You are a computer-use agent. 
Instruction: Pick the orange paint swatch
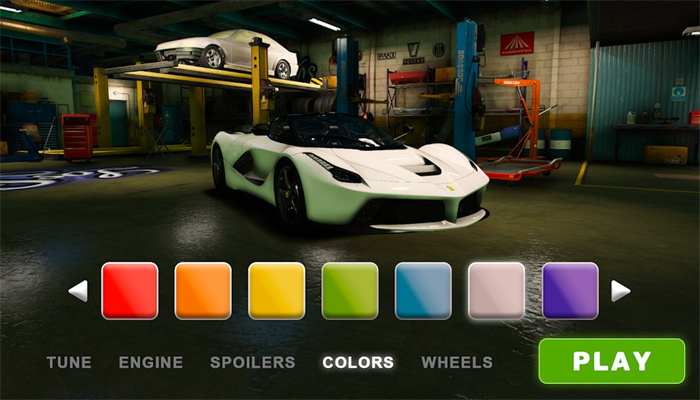pos(203,291)
